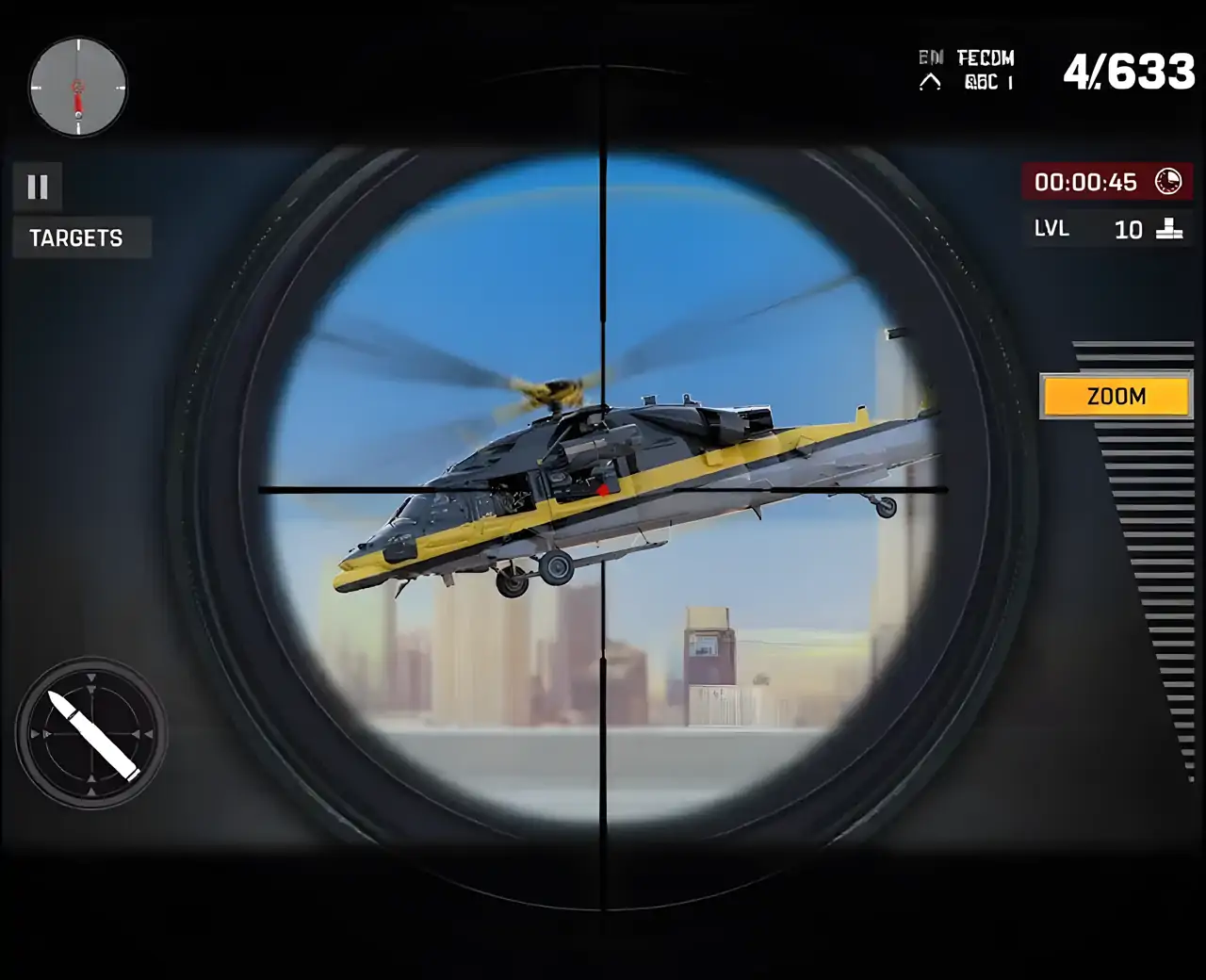
Task: Click the ammo counter showing 4/633
Action: pyautogui.click(x=1131, y=71)
